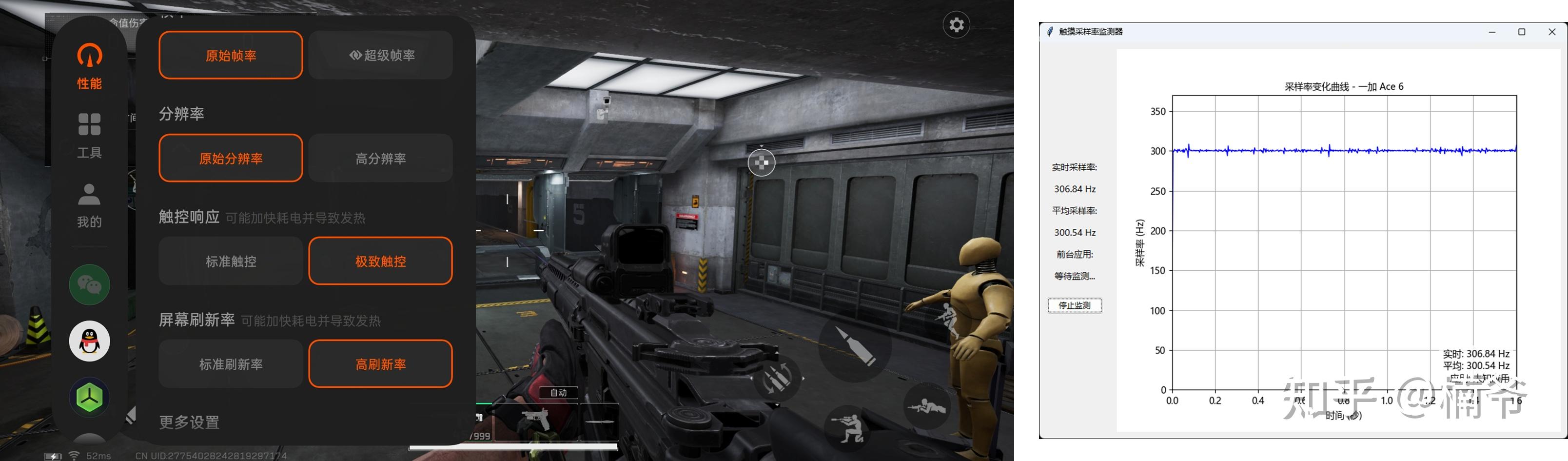Enable 超级帧率 super frame rate
The image size is (1568, 461).
pyautogui.click(x=381, y=56)
